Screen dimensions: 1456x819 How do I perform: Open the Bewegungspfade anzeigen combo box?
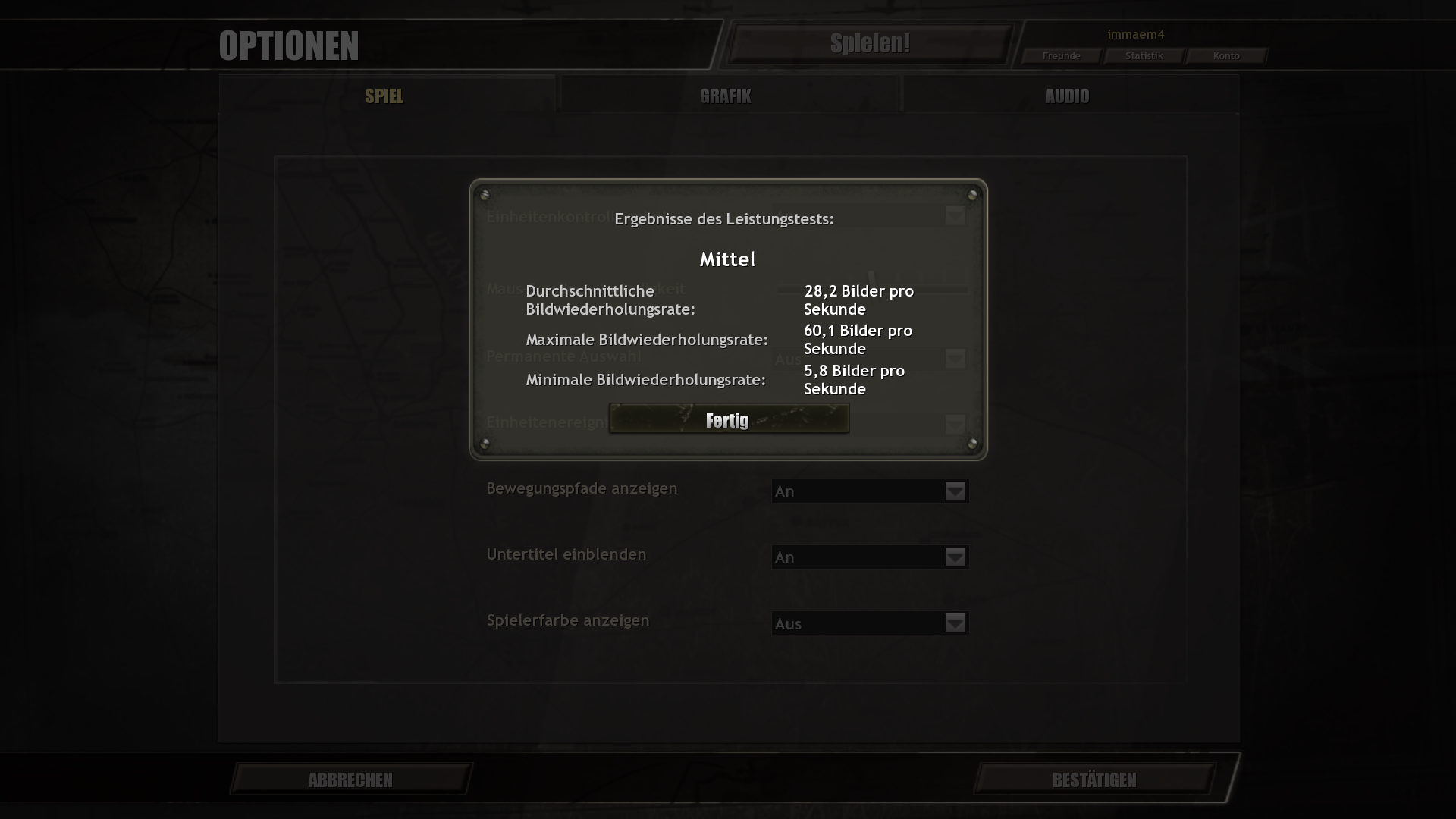[x=870, y=491]
